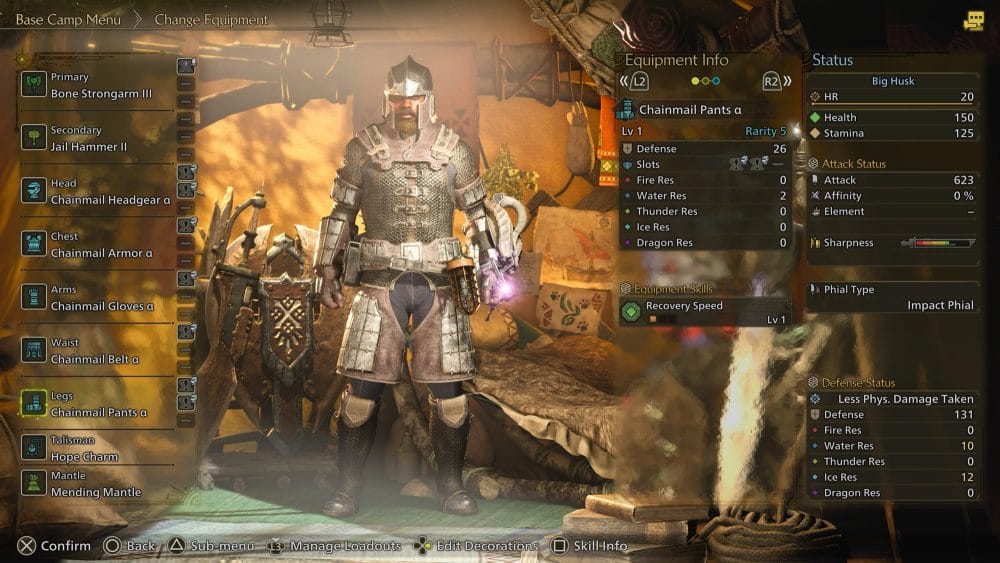
Task: Click the Base Camp Menu breadcrumb
Action: pos(68,19)
